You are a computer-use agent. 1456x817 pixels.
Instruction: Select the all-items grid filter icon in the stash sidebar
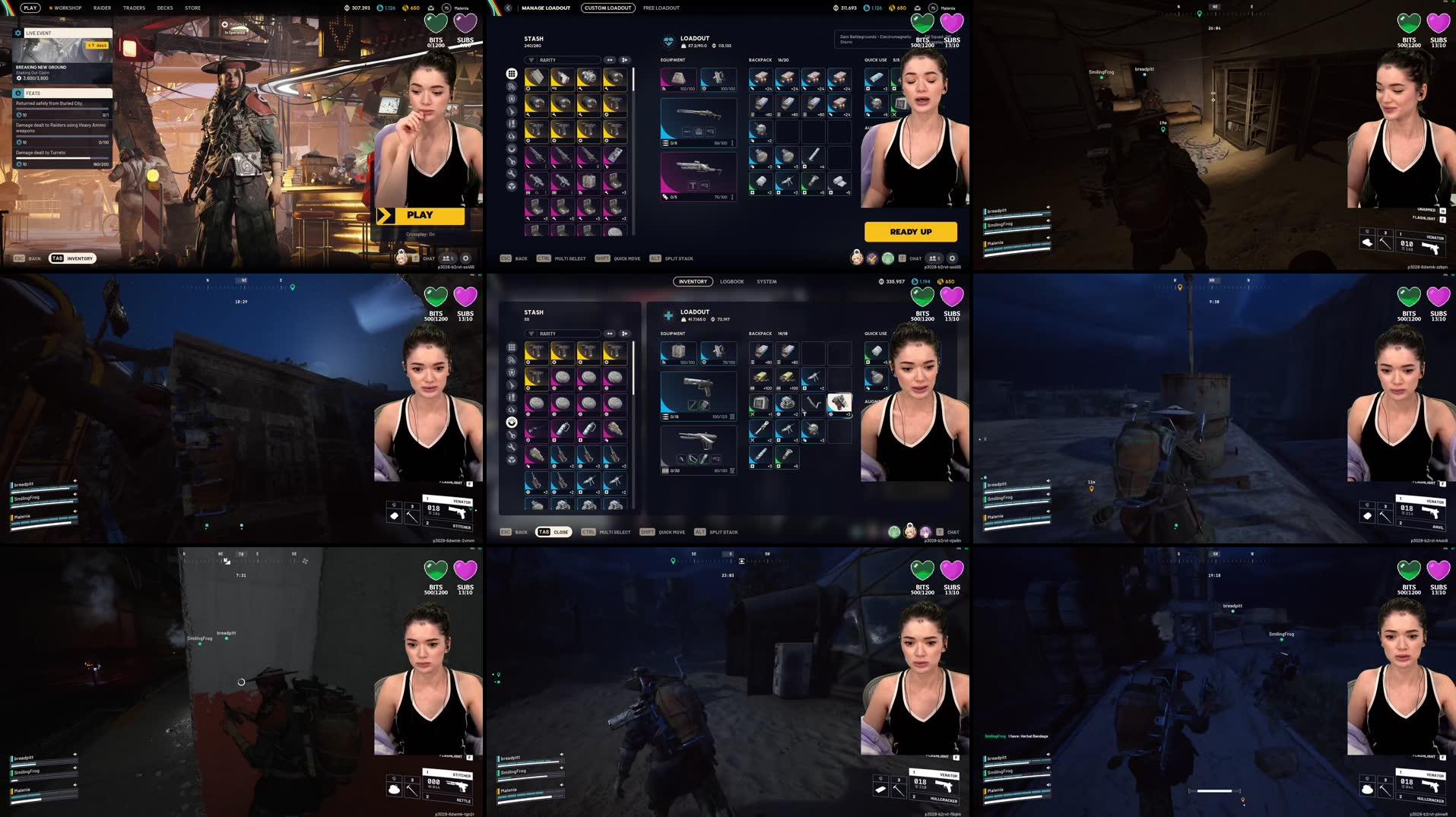[x=511, y=74]
